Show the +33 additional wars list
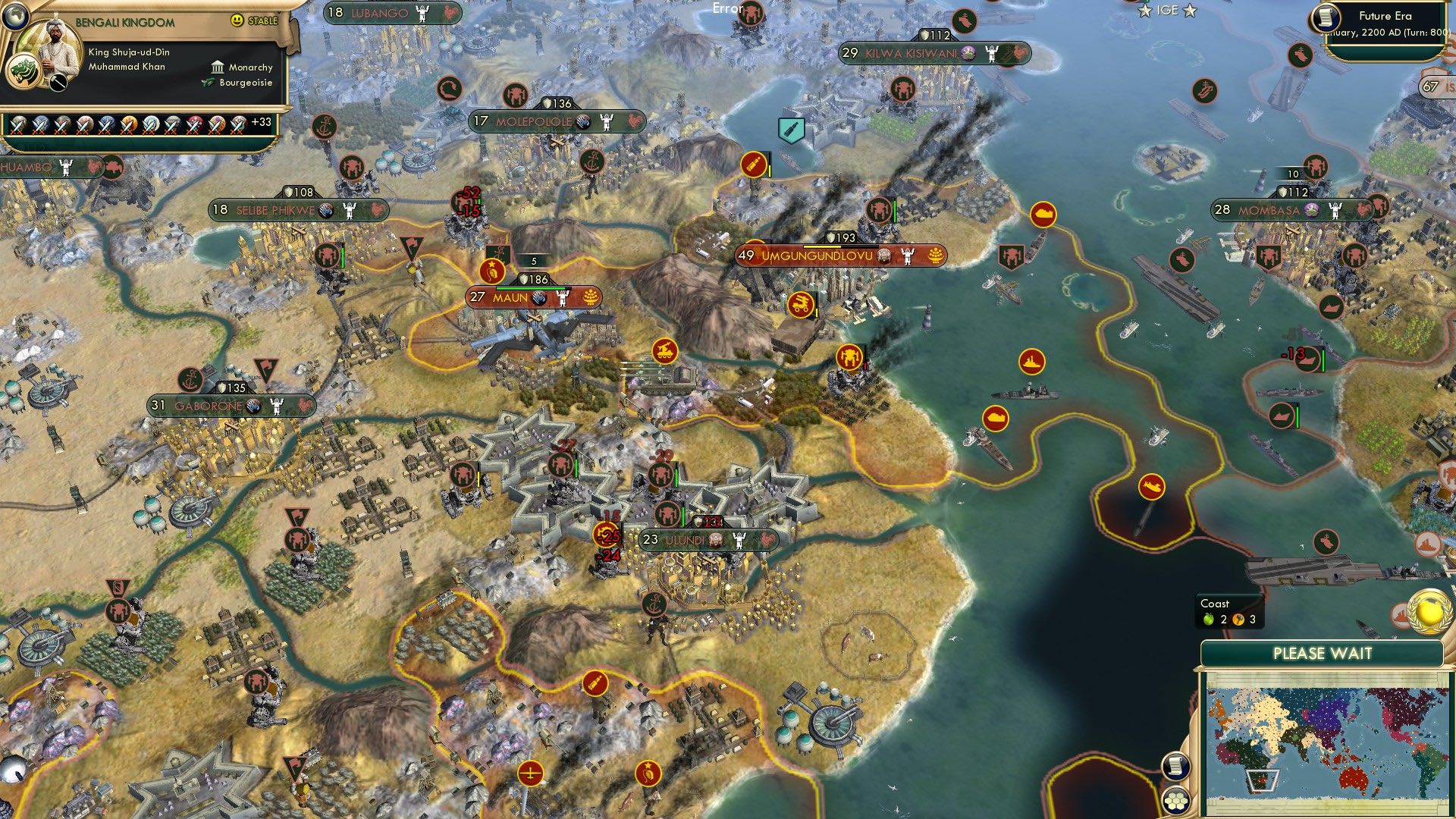Viewport: 1456px width, 819px height. click(x=261, y=122)
